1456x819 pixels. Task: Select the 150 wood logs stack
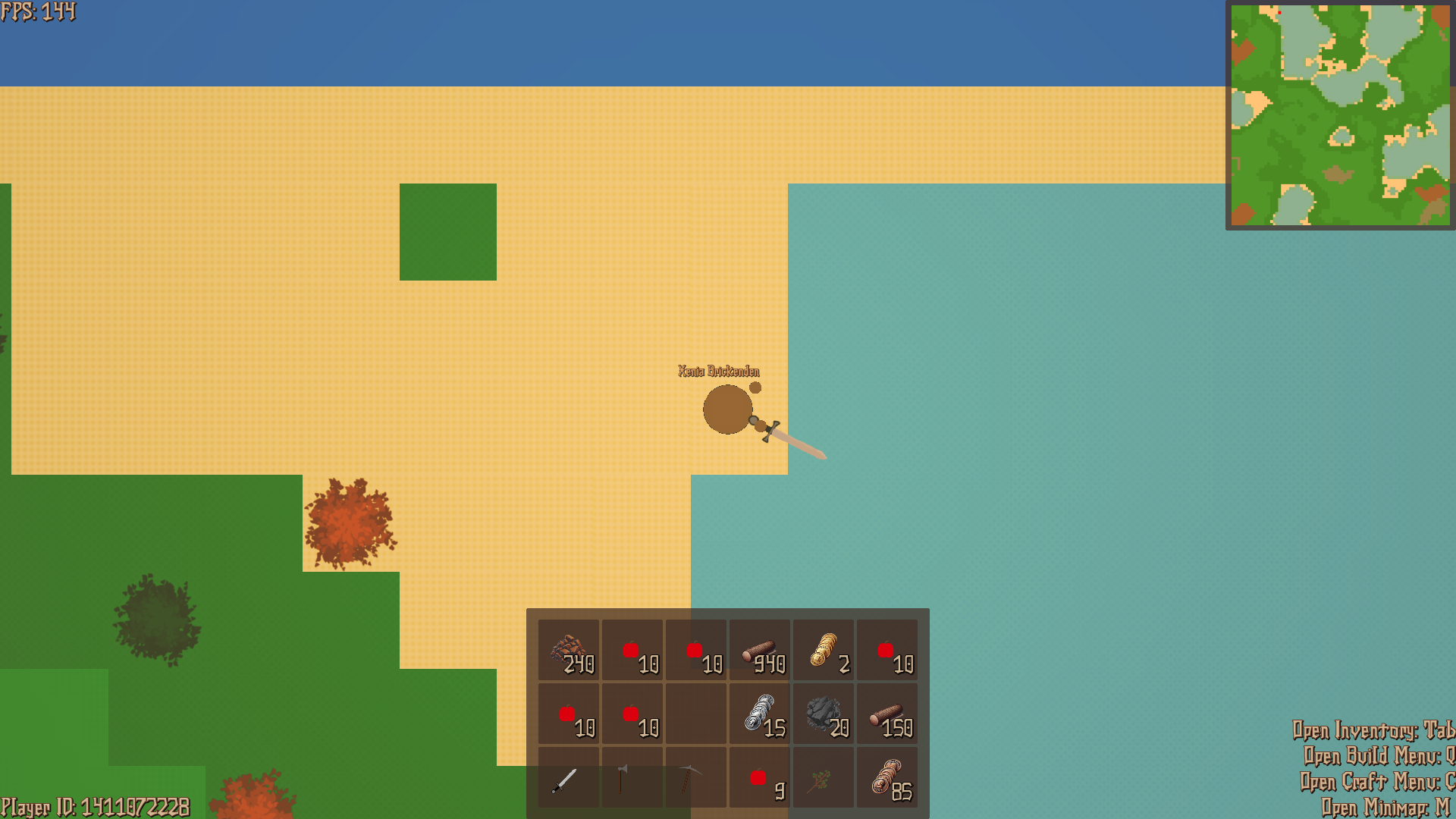[887, 713]
